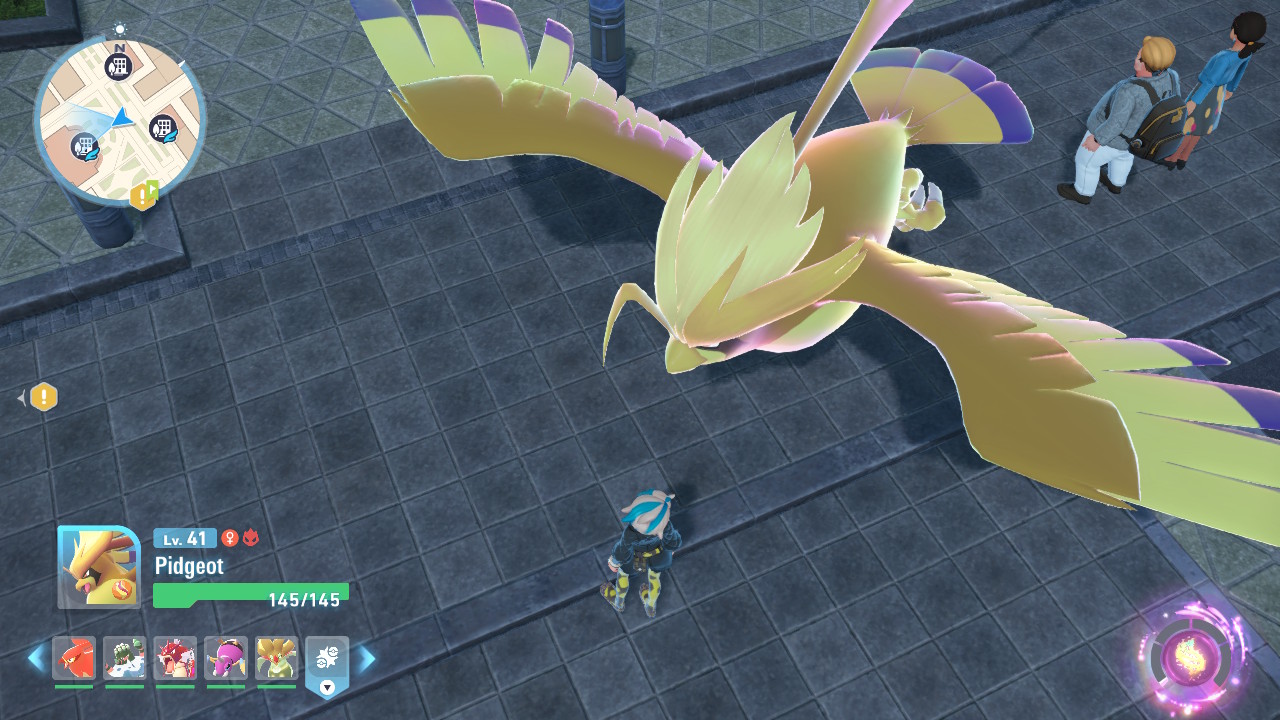Select the building marker beside the N label
Viewport: 1280px width, 720px height.
point(118,68)
